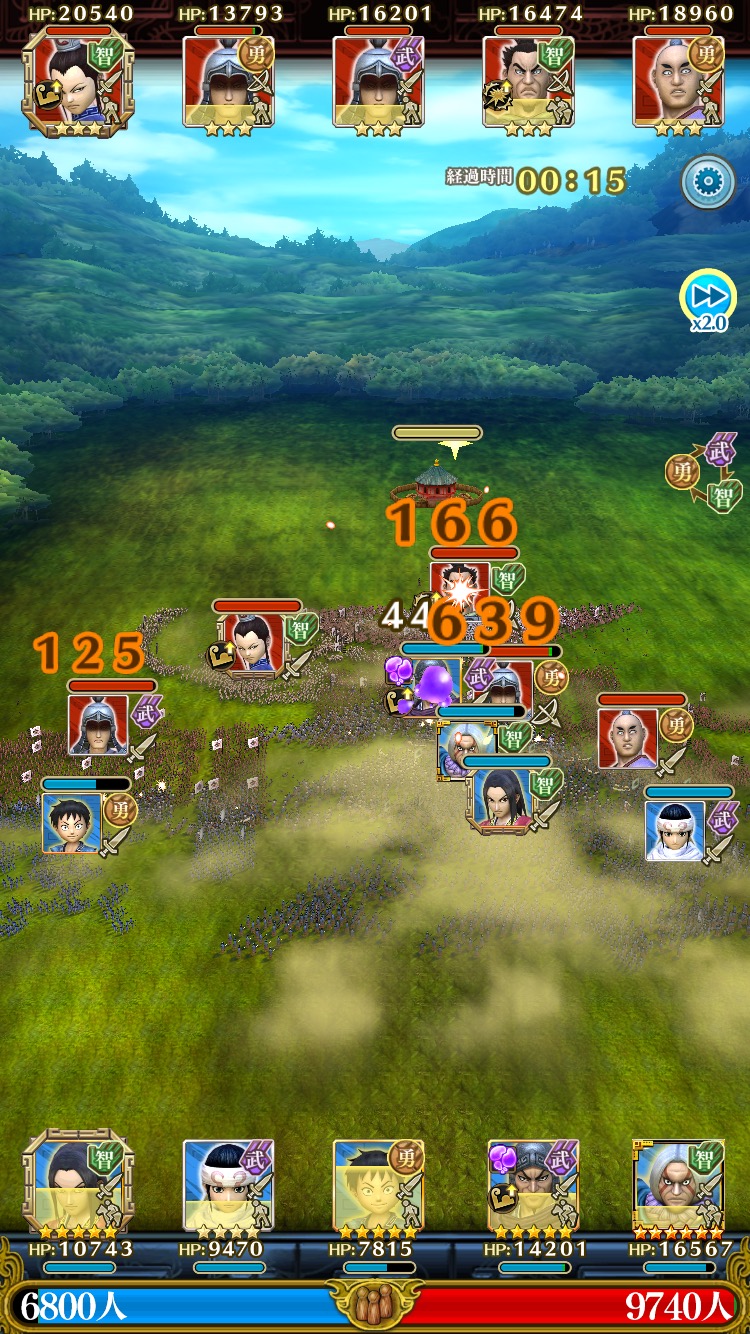
Task: Select ally portrait with HP 9470
Action: coord(228,1185)
